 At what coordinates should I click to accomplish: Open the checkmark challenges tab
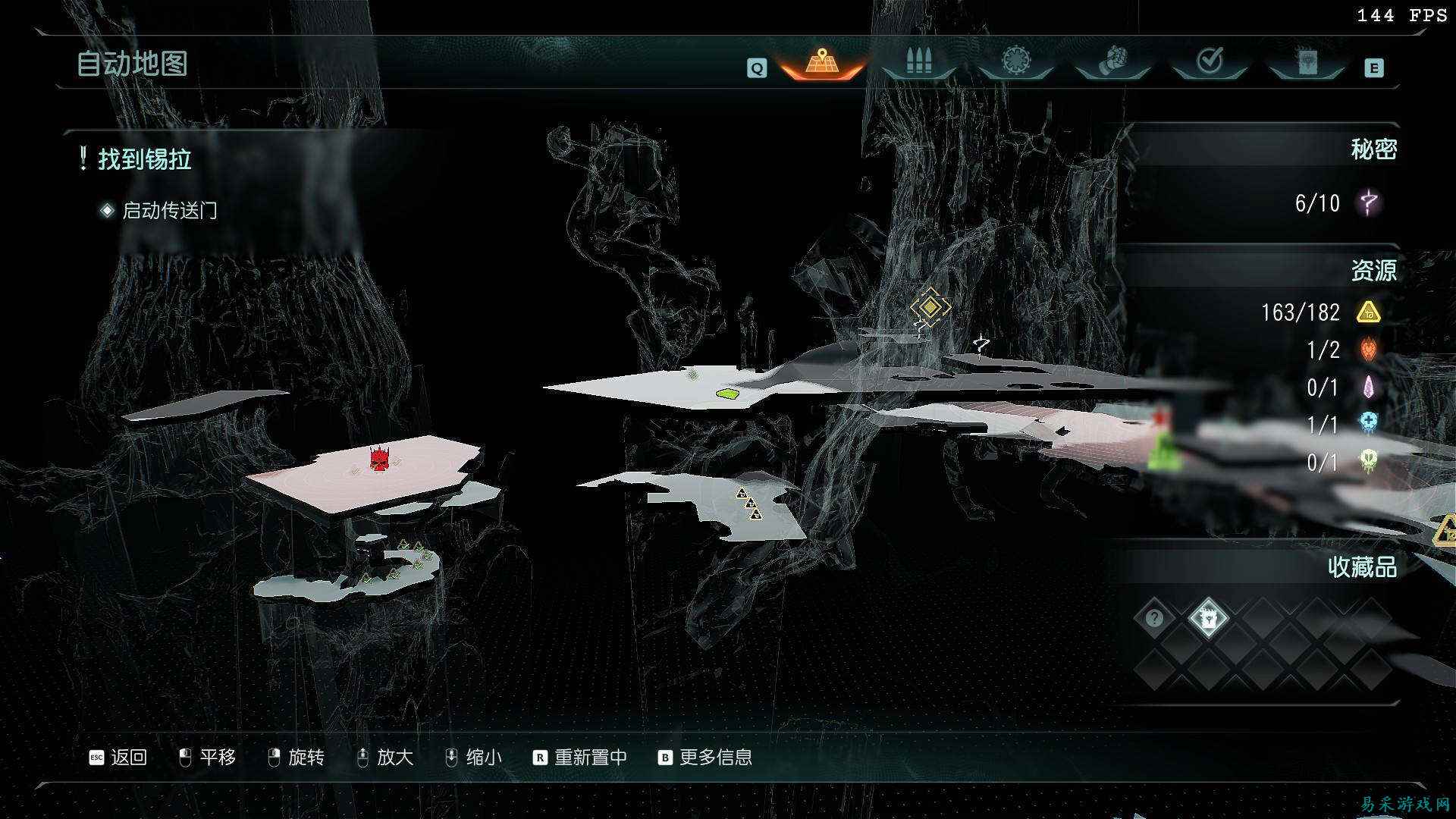coord(1210,61)
